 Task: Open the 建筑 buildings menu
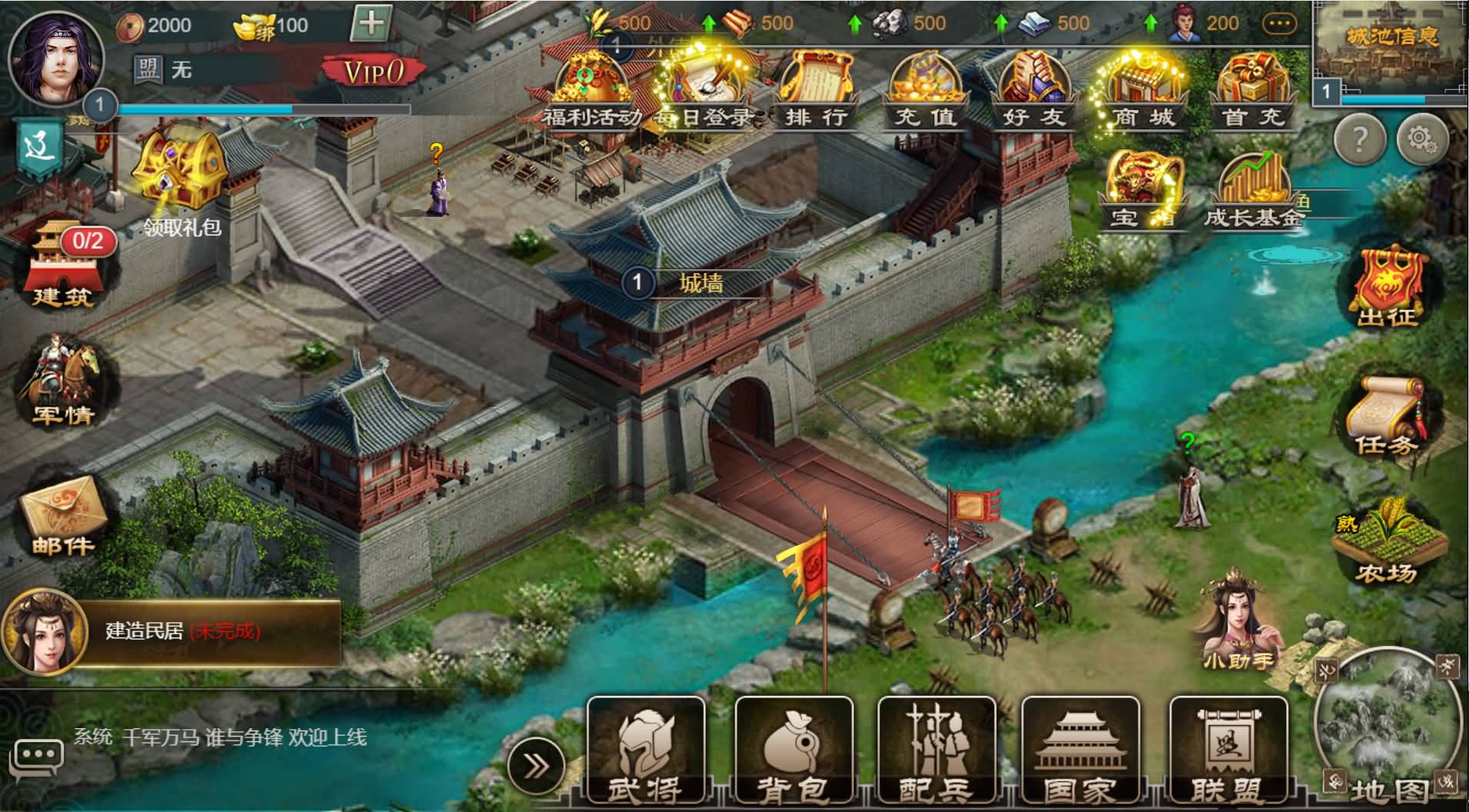[63, 265]
